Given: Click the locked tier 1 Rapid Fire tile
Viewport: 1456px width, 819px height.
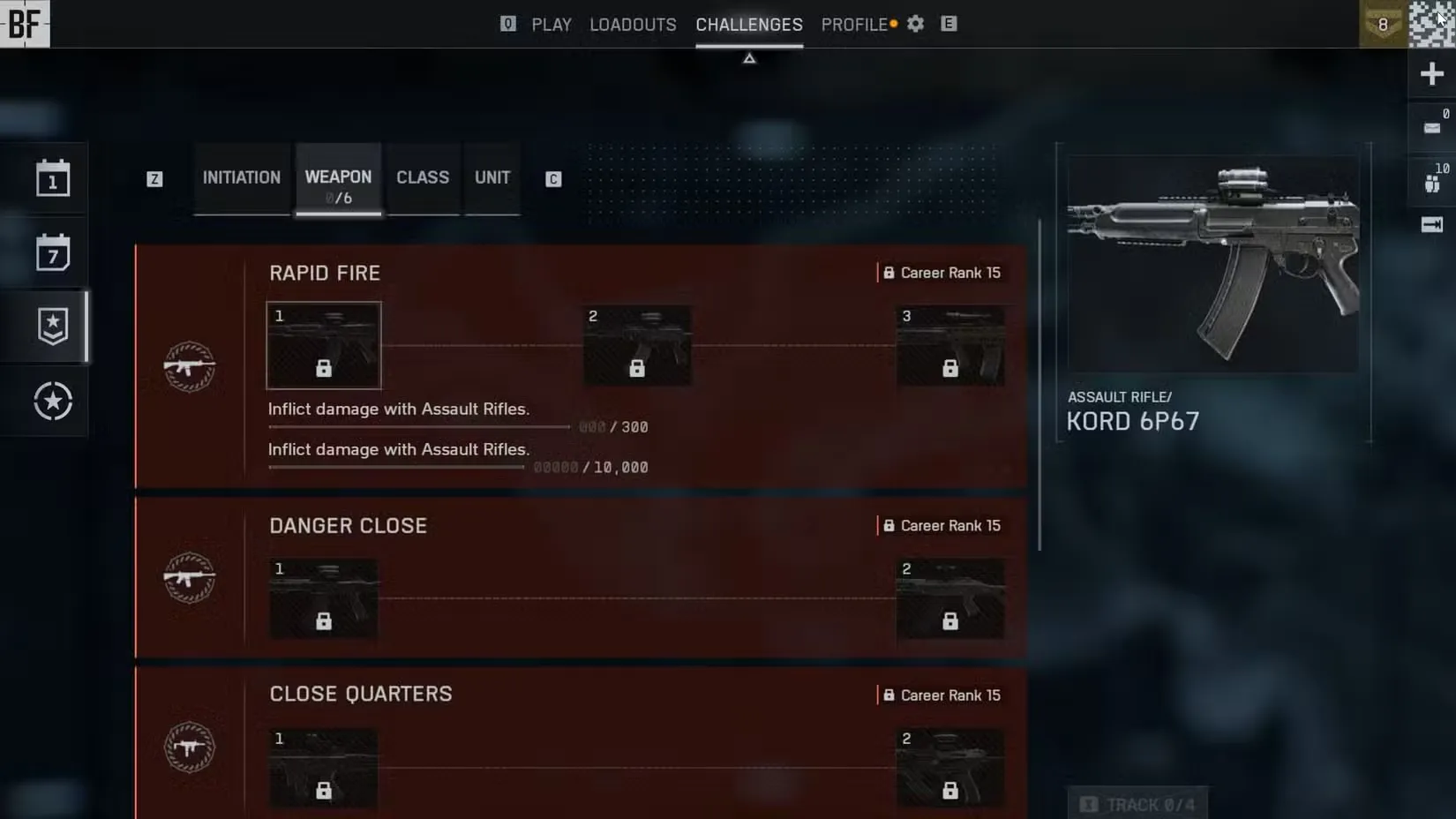Looking at the screenshot, I should click(x=323, y=345).
